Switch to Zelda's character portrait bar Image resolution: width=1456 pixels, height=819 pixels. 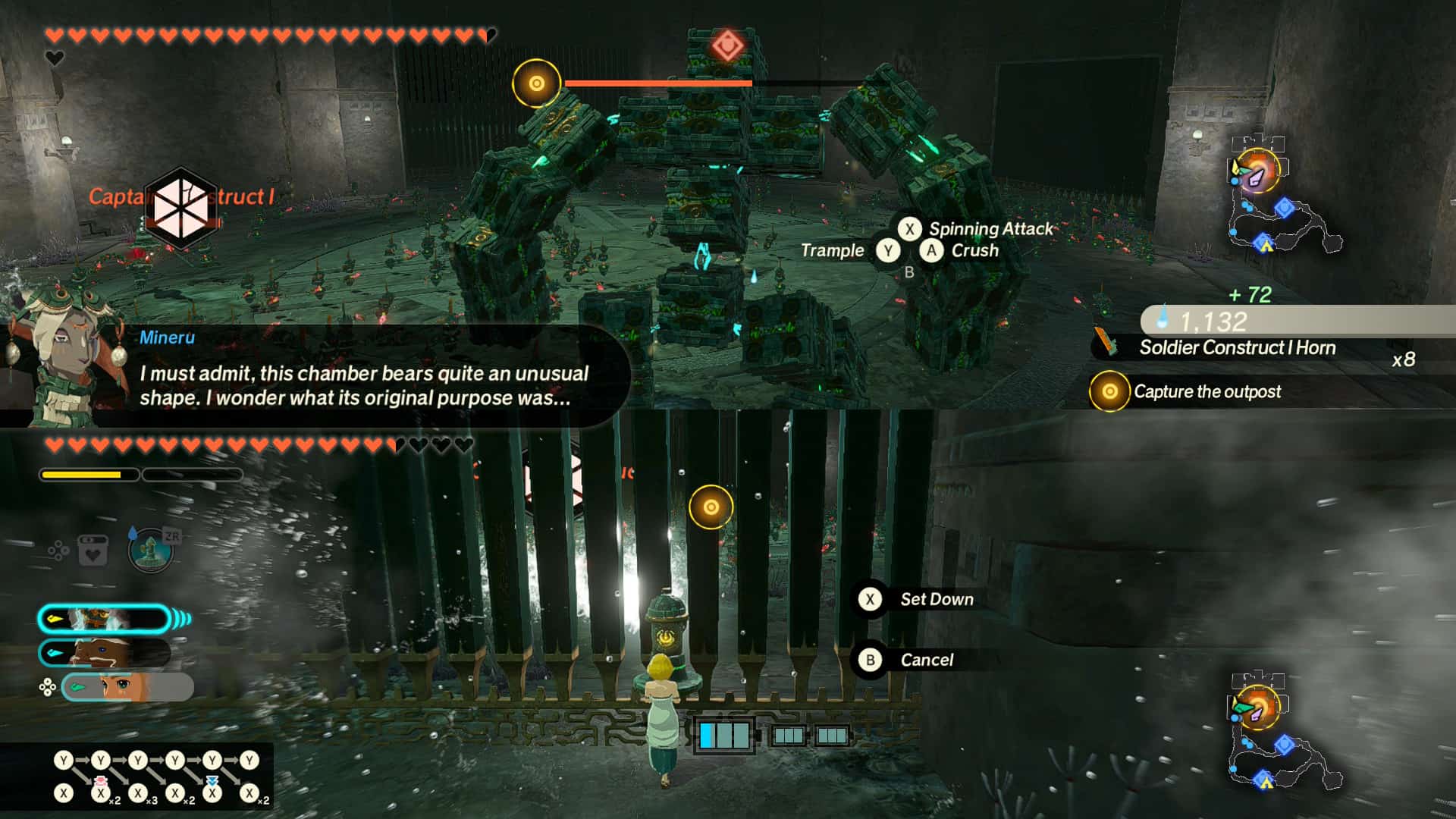coord(126,687)
